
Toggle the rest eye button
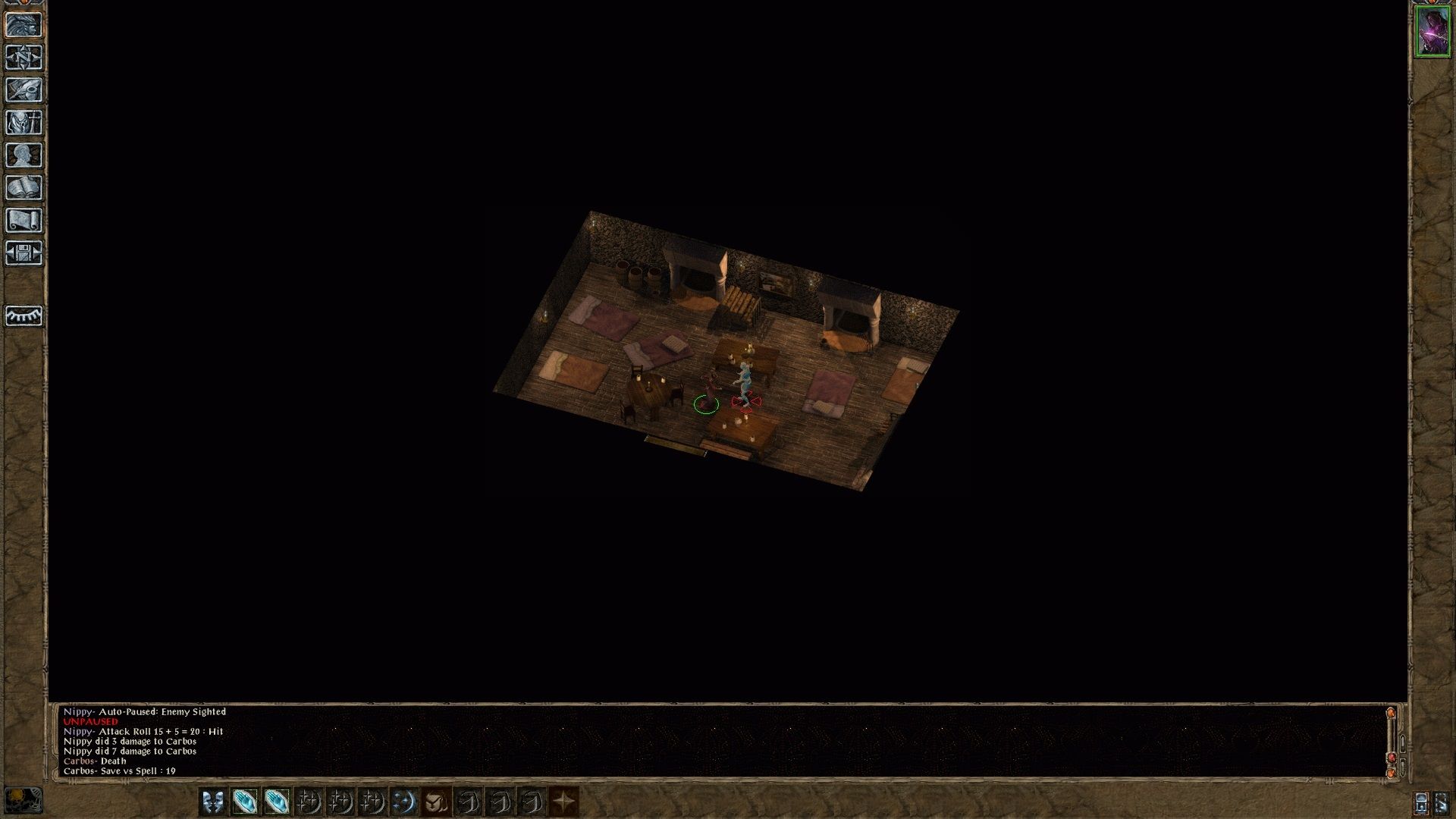(24, 315)
